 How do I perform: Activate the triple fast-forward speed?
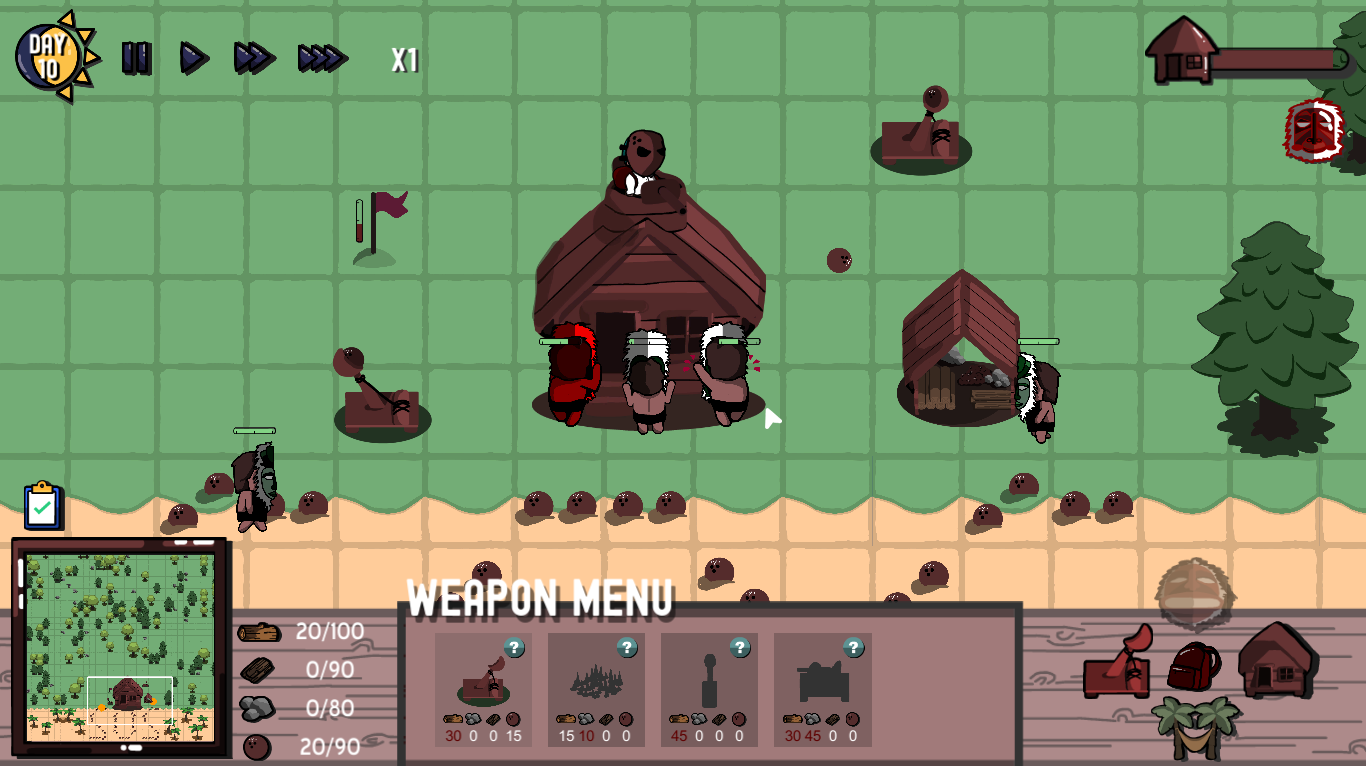[x=322, y=58]
